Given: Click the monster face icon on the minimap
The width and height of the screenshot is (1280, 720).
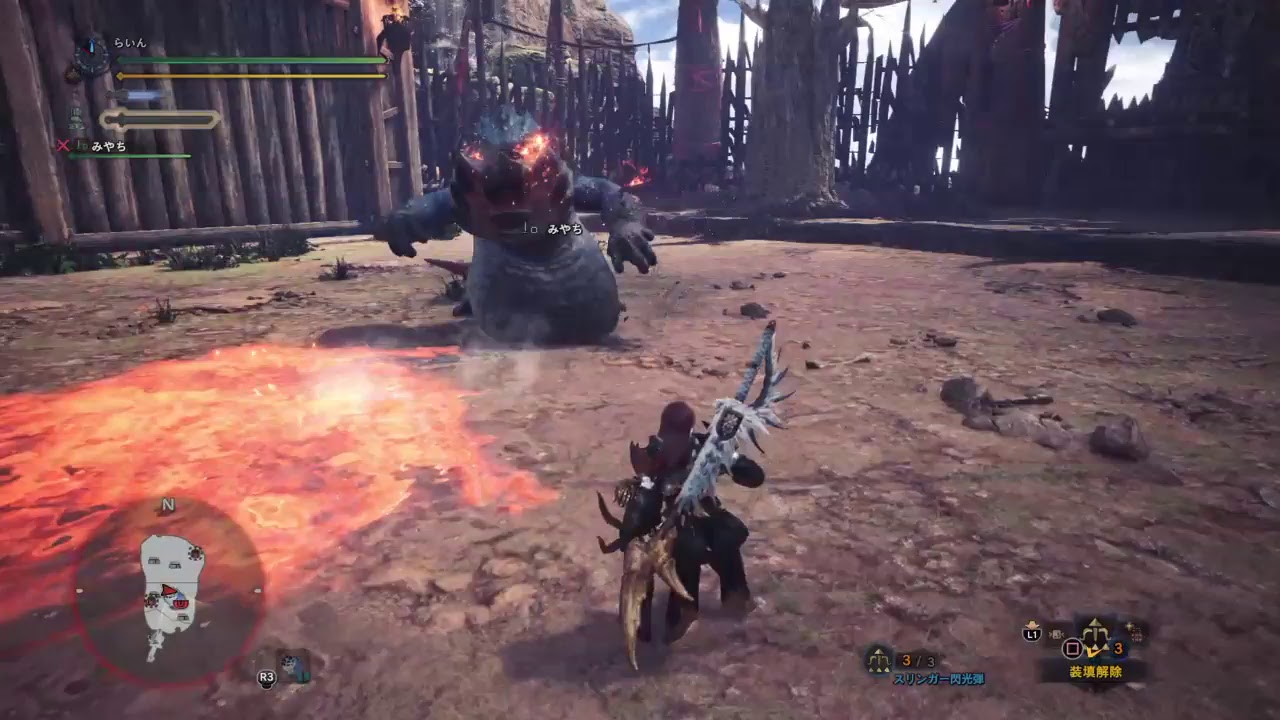Looking at the screenshot, I should coord(180,604).
